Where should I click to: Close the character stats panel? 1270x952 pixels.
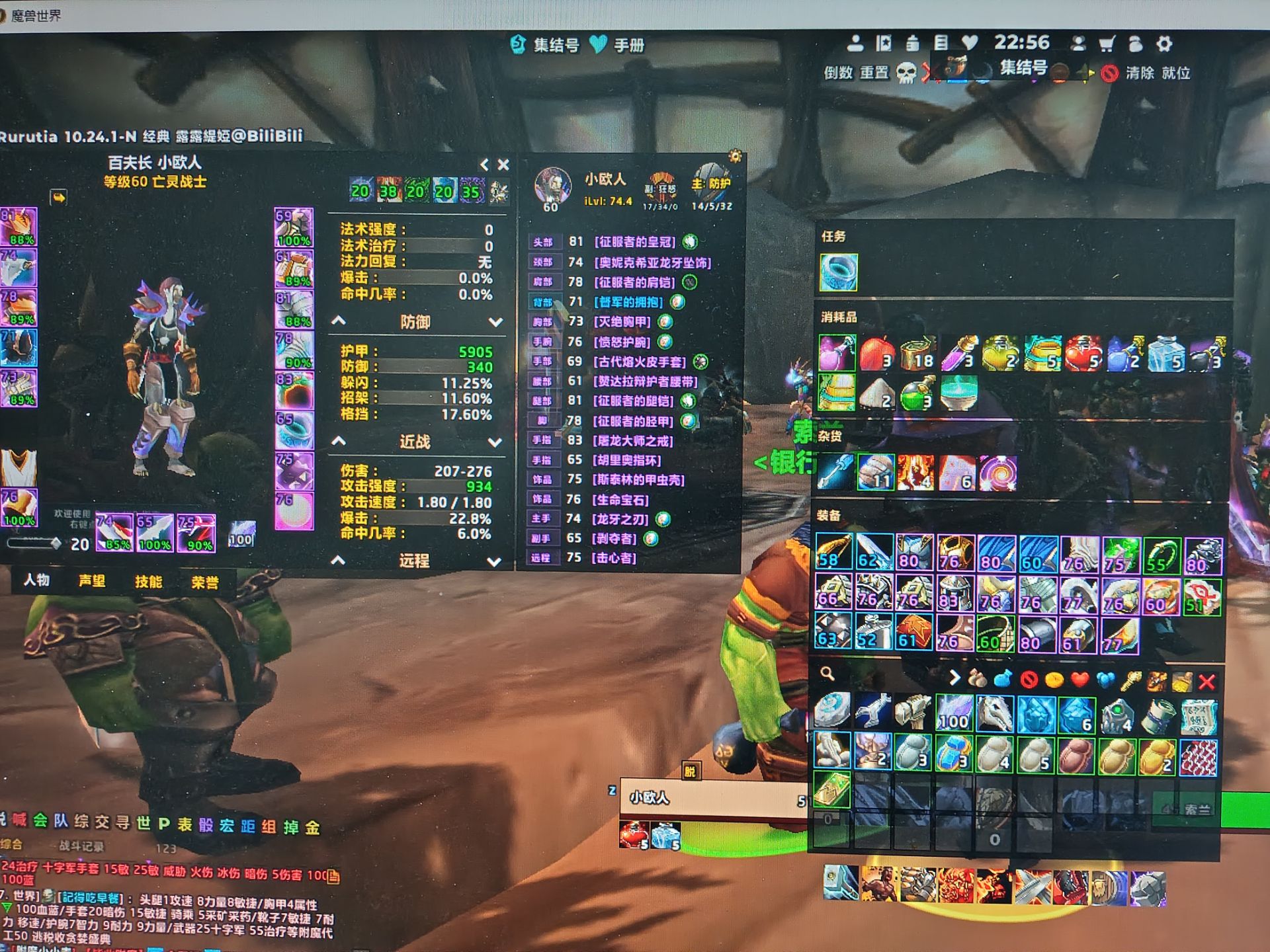tap(503, 165)
